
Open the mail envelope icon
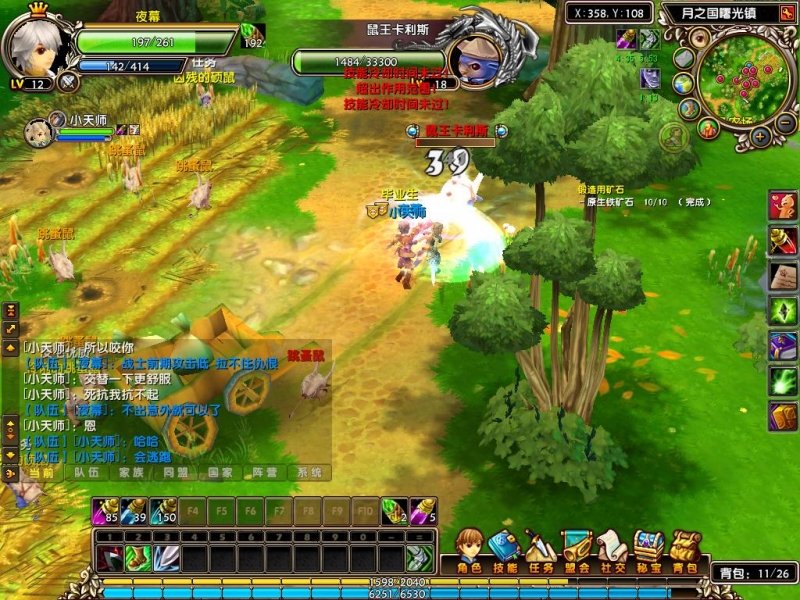684,58
